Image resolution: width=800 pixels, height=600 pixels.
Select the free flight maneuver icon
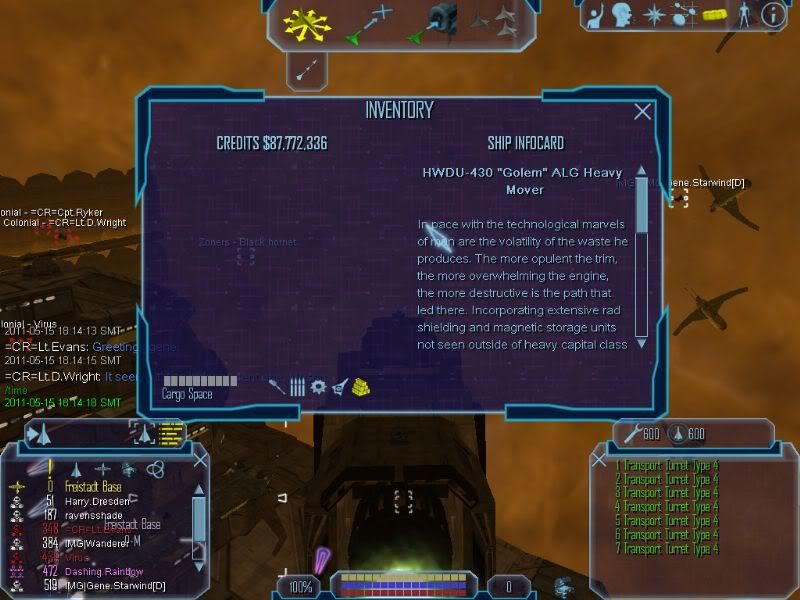click(x=307, y=24)
